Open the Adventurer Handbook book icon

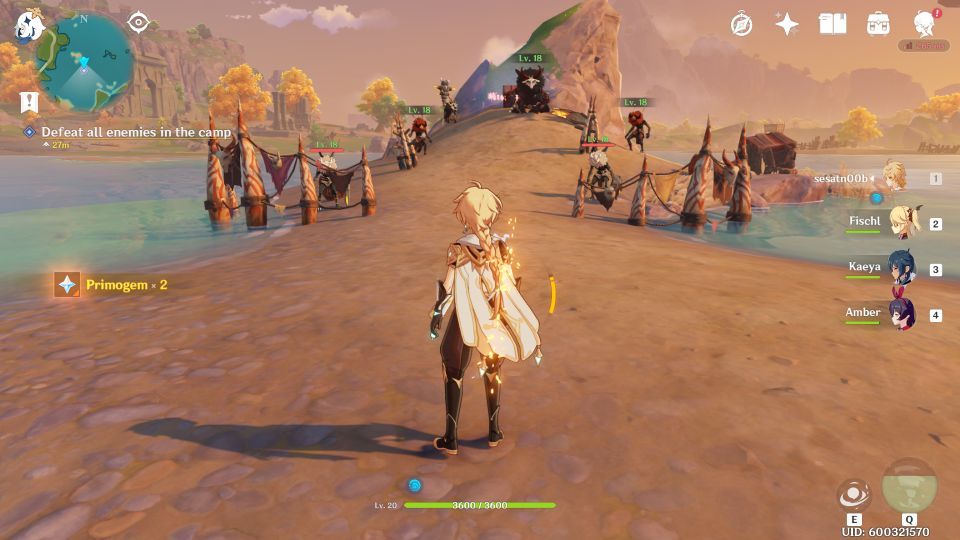[x=832, y=24]
